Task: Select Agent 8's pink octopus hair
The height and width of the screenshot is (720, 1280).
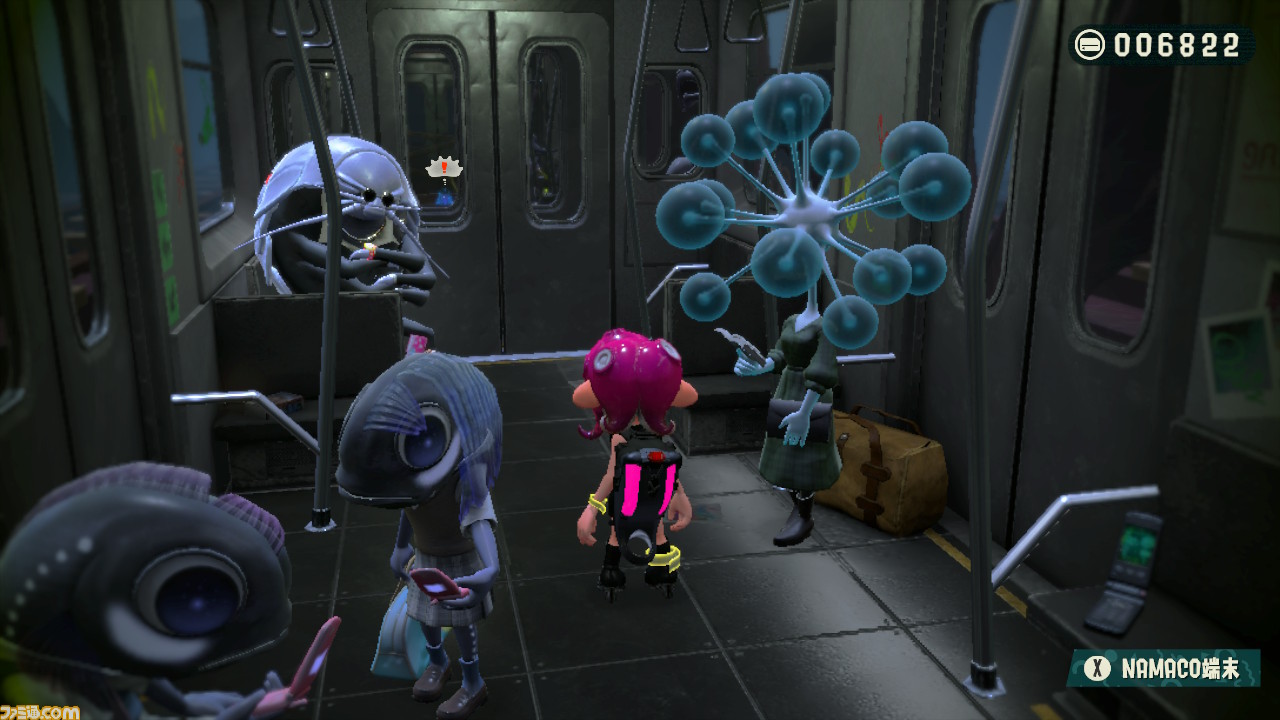Action: tap(630, 375)
